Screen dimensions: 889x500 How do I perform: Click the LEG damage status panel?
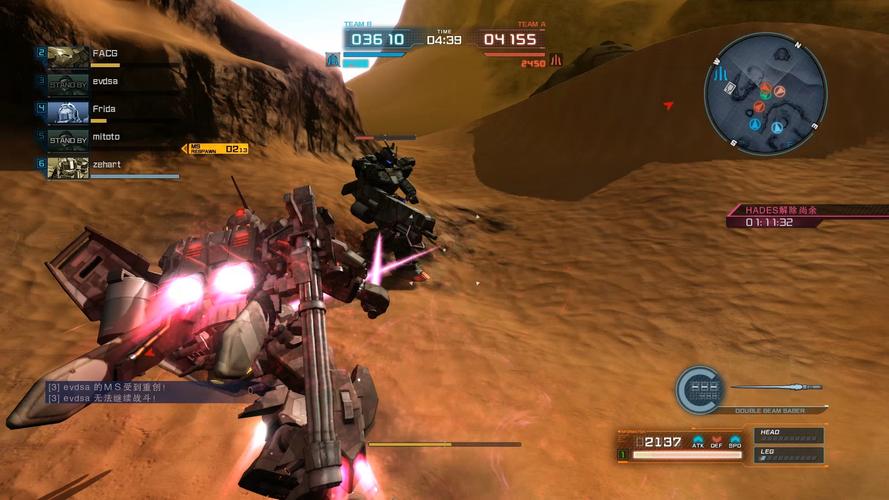pyautogui.click(x=789, y=455)
